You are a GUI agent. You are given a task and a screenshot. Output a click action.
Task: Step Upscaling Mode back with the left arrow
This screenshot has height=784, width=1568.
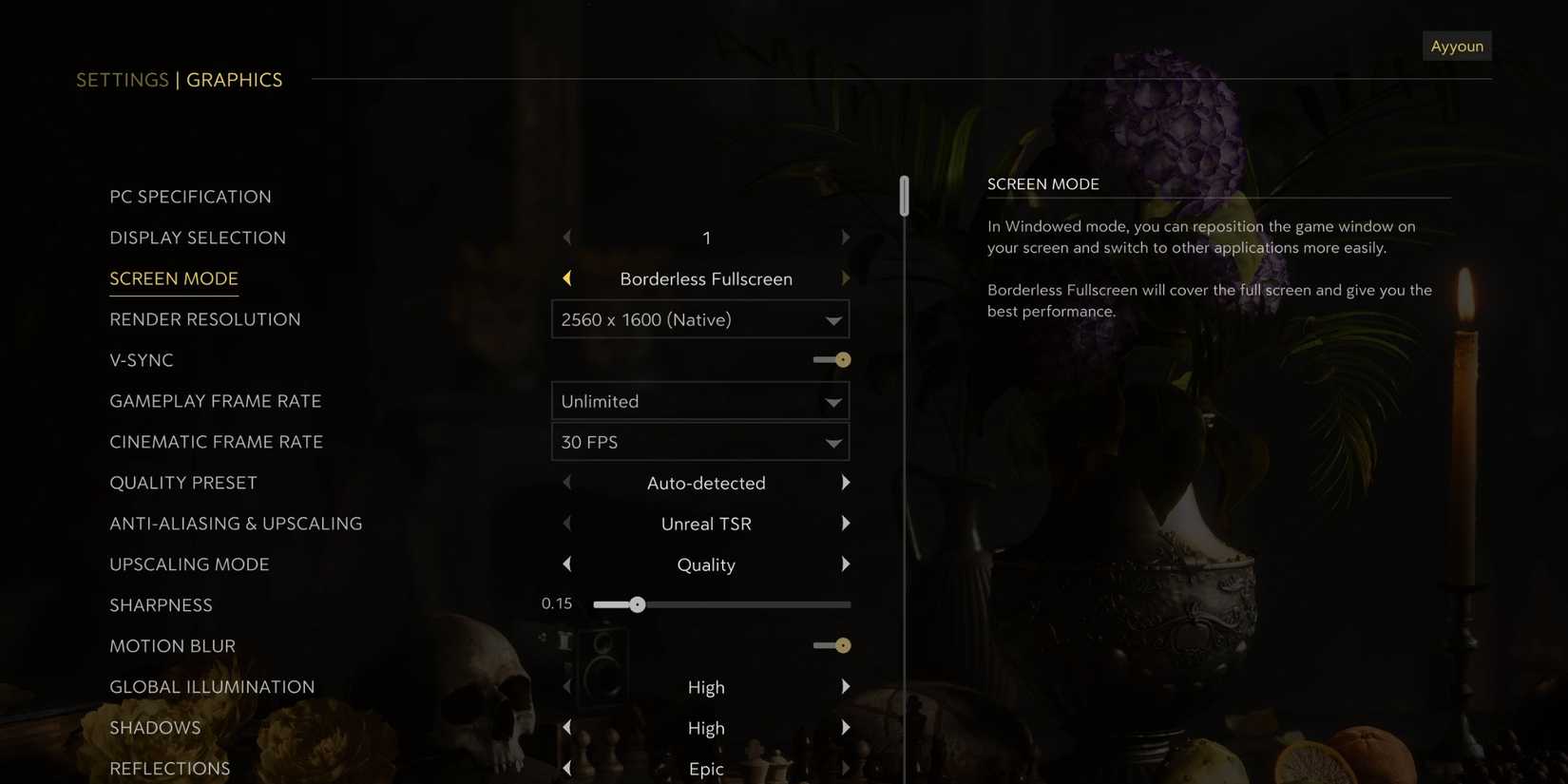[566, 564]
